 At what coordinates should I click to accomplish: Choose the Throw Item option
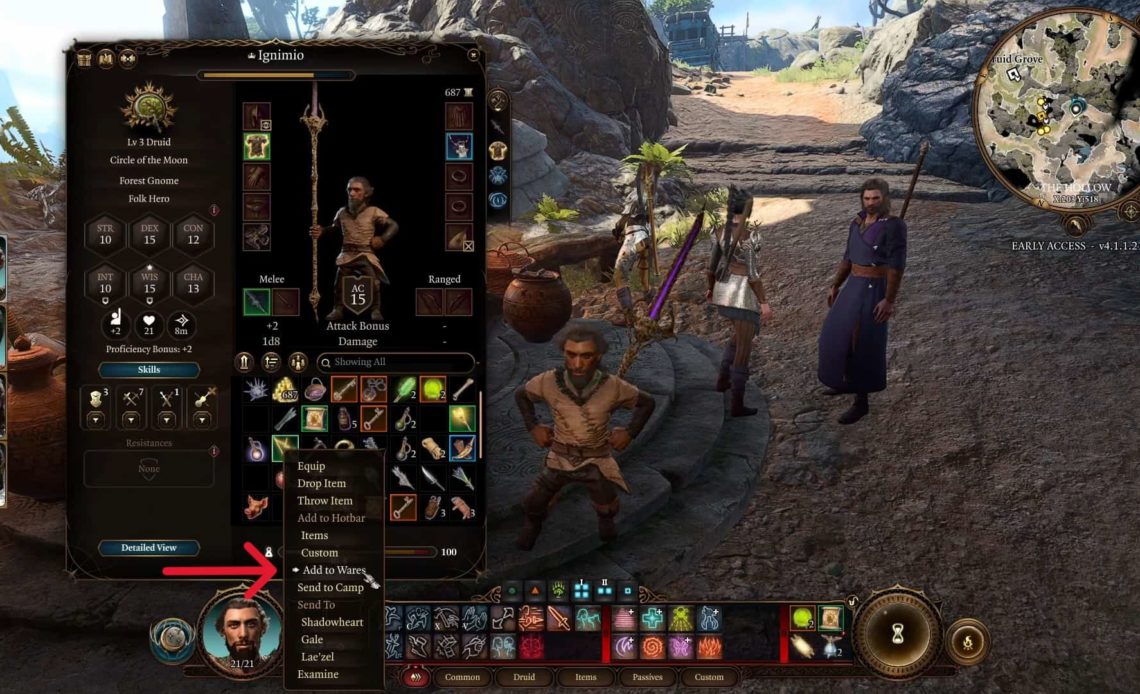(324, 500)
